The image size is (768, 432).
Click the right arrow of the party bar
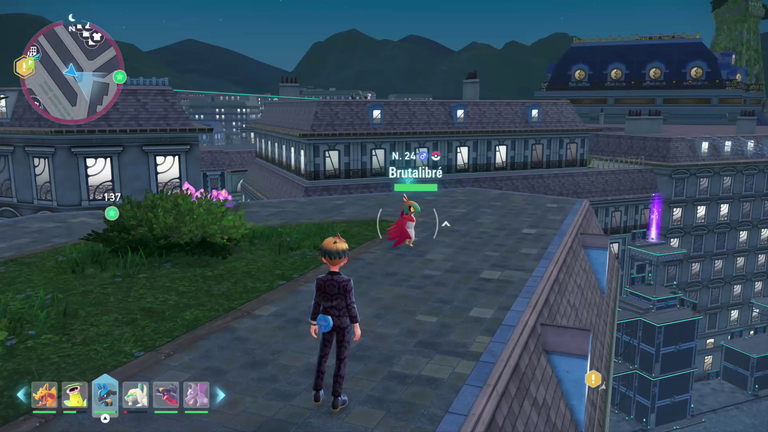[220, 396]
